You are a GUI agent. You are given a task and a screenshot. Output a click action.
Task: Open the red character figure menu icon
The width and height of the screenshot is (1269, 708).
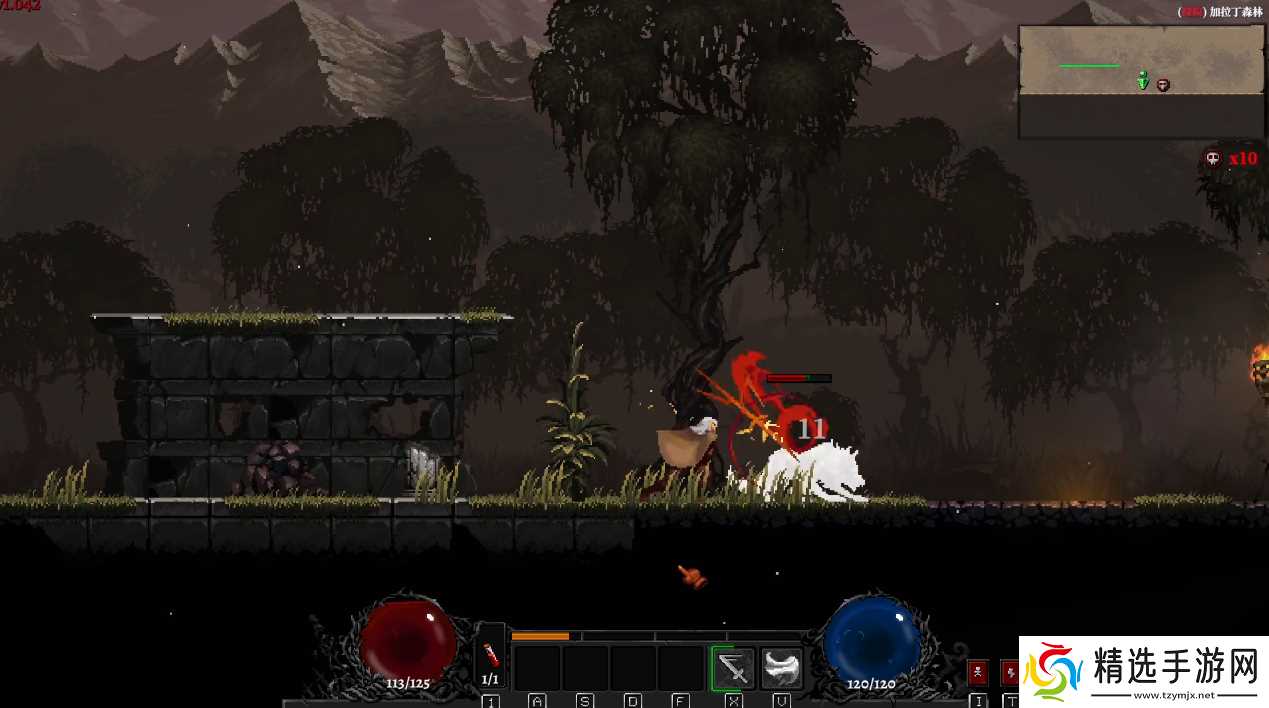pyautogui.click(x=977, y=671)
